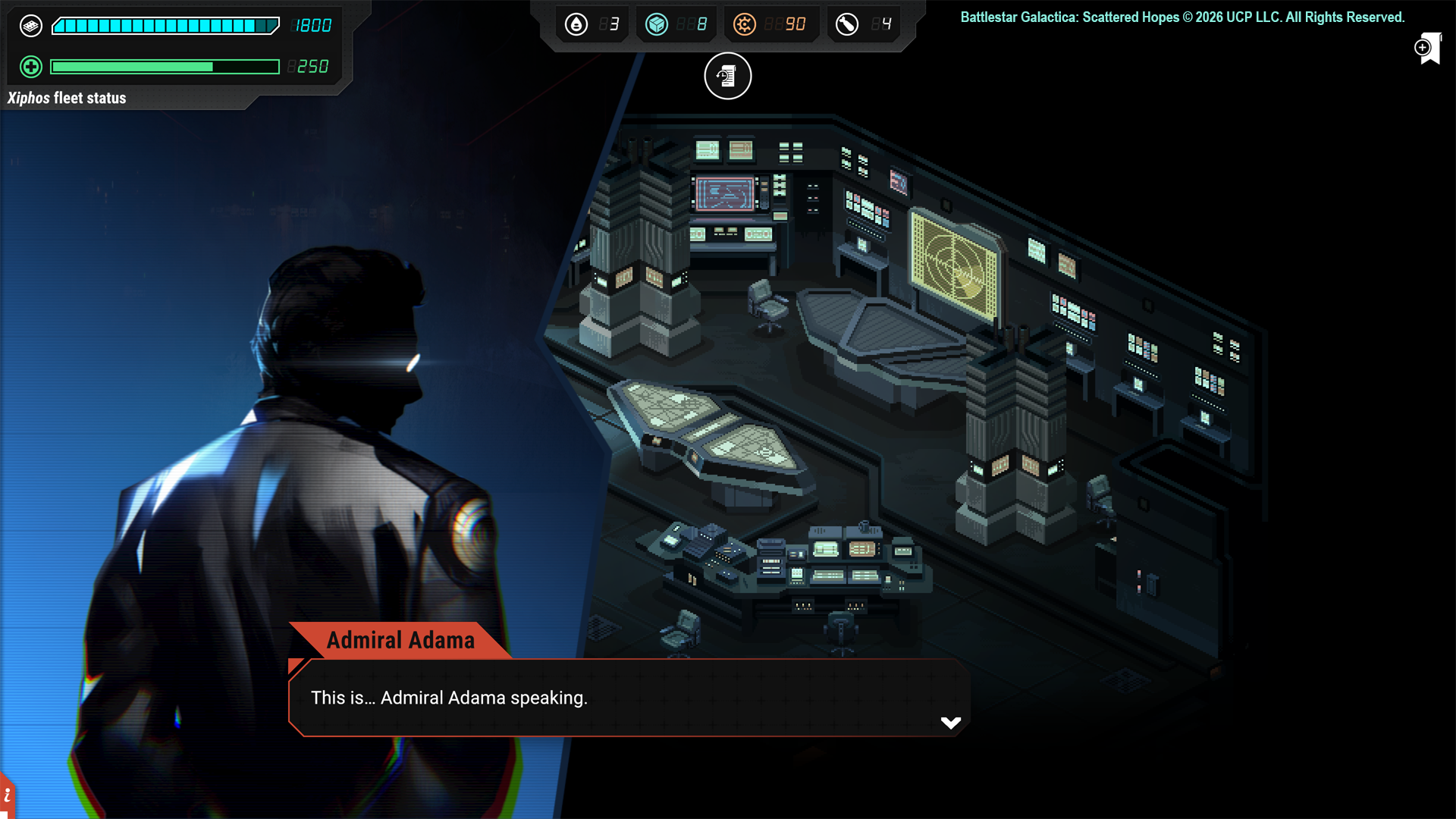1456x819 pixels.
Task: Select the orange gear resource icon
Action: point(745,24)
